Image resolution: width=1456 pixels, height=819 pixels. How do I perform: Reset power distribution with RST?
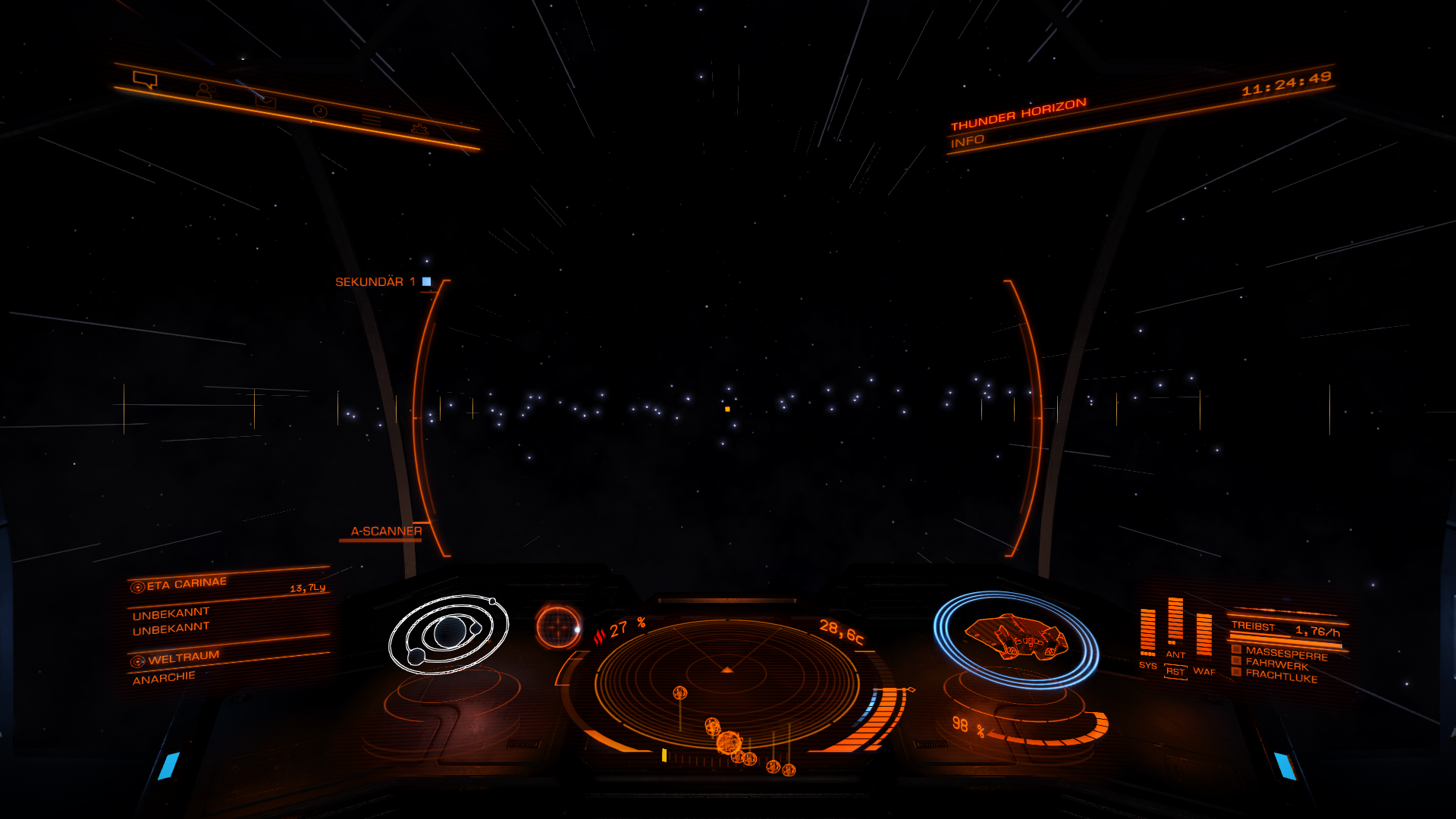click(x=1175, y=672)
